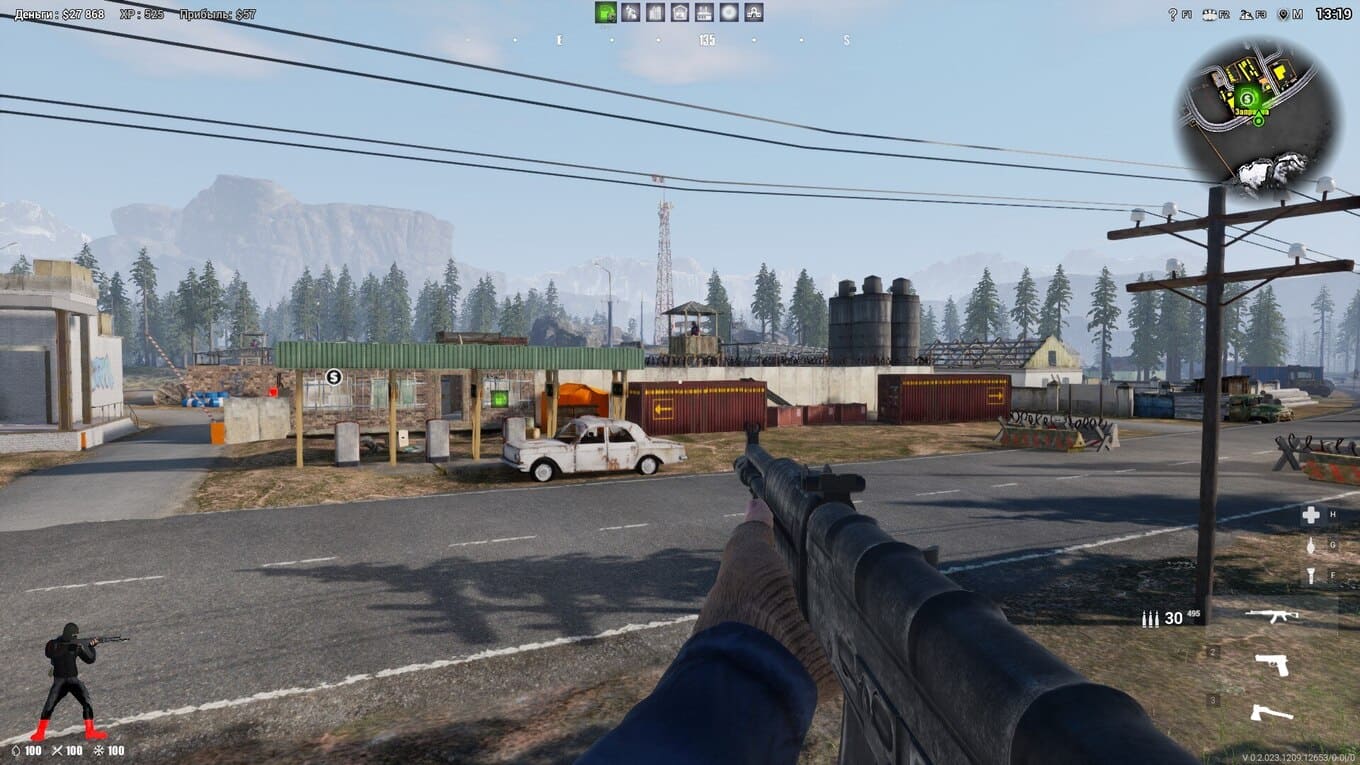Open help via the question mark icon
The width and height of the screenshot is (1360, 765).
coord(1174,14)
